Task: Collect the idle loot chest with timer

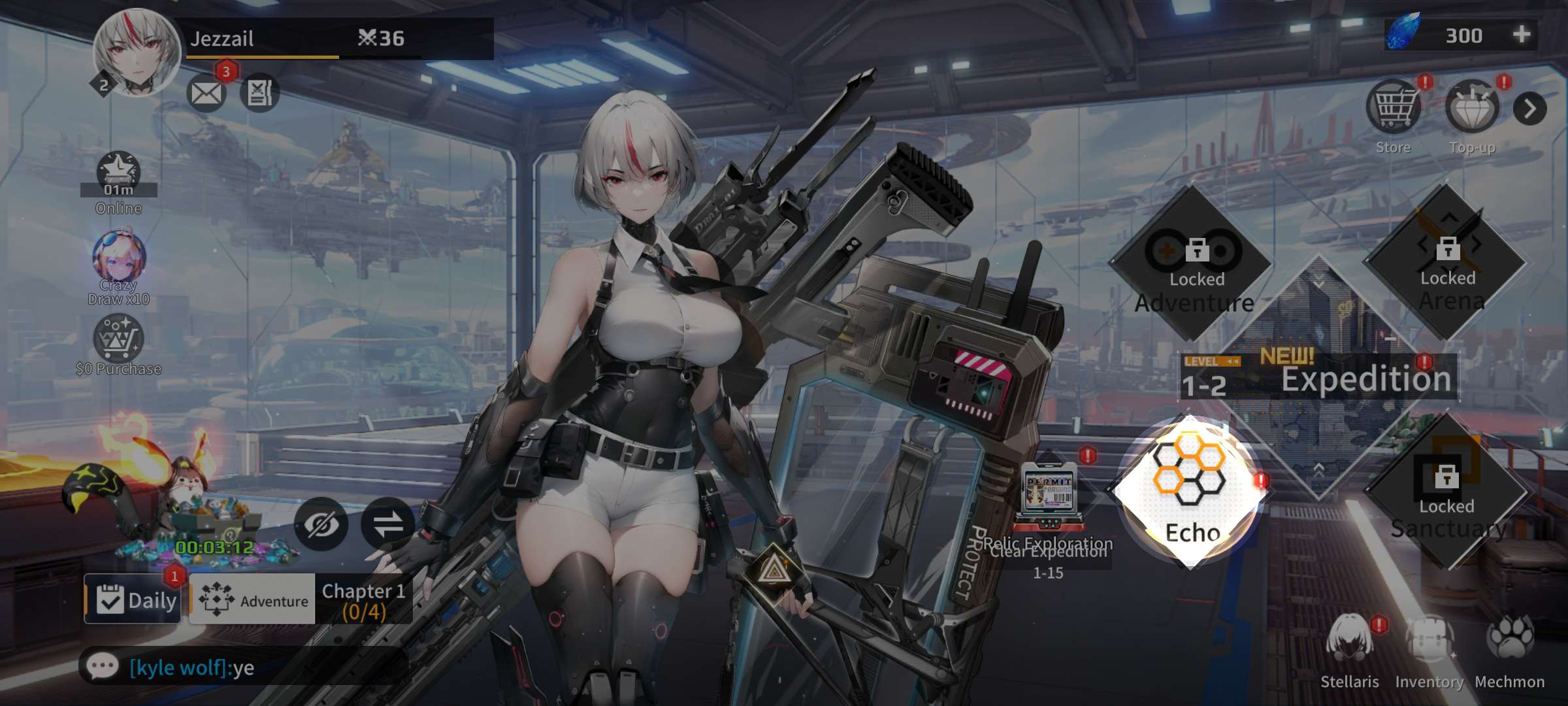Action: (203, 516)
